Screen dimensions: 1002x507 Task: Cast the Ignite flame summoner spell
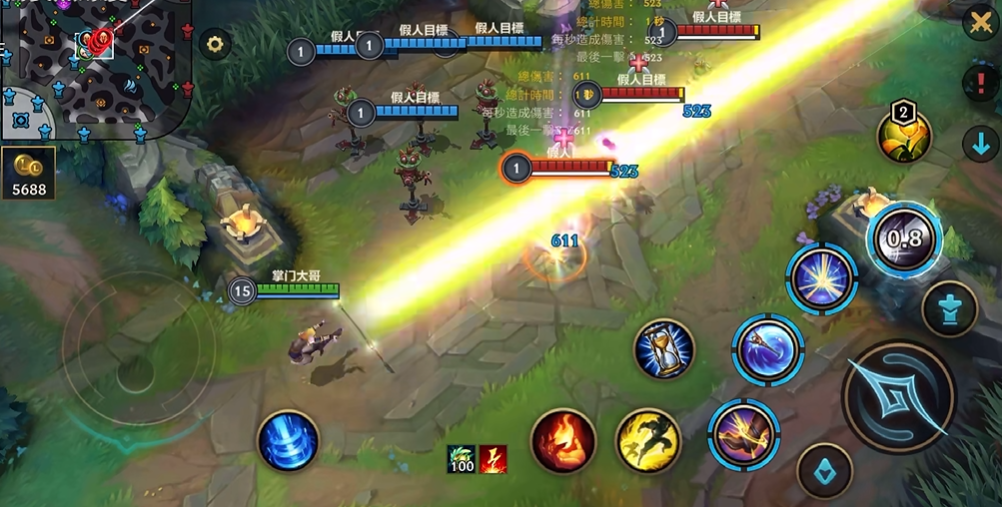(x=563, y=440)
